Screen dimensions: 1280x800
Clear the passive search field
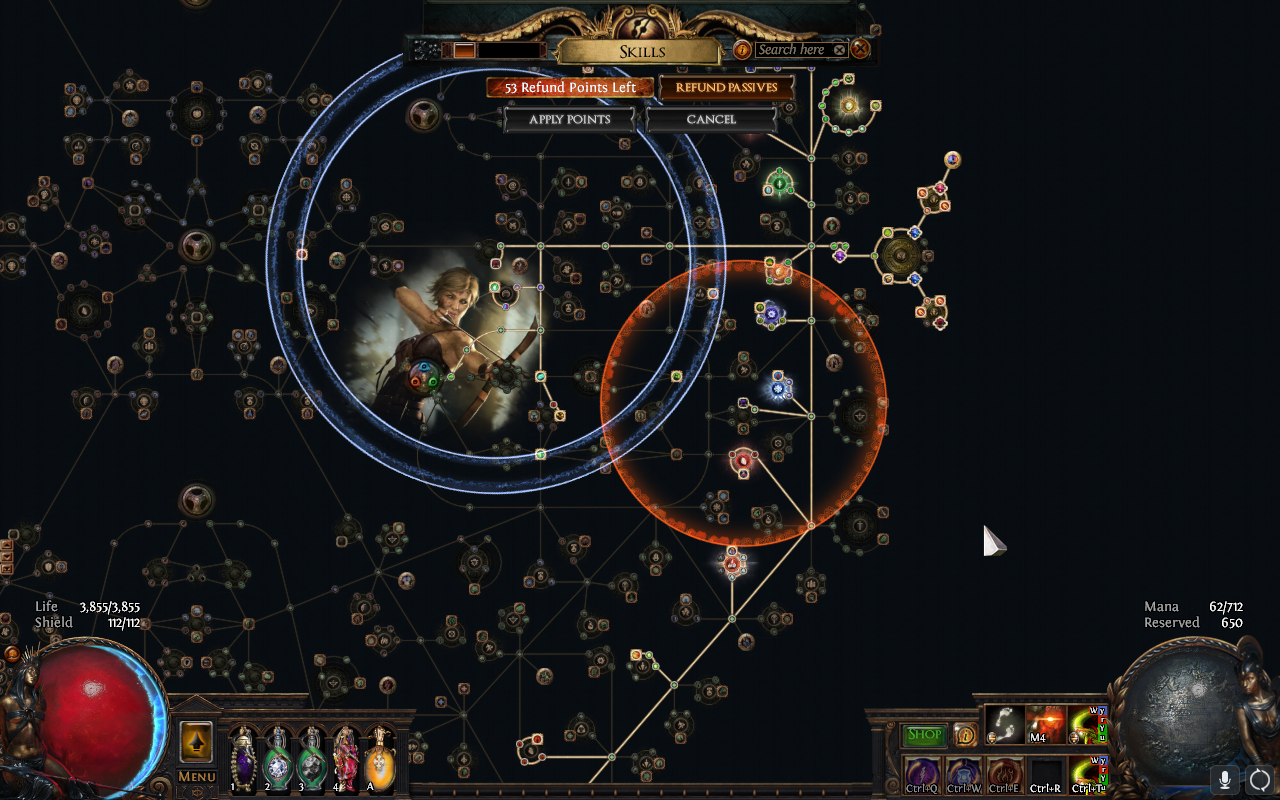tap(839, 50)
